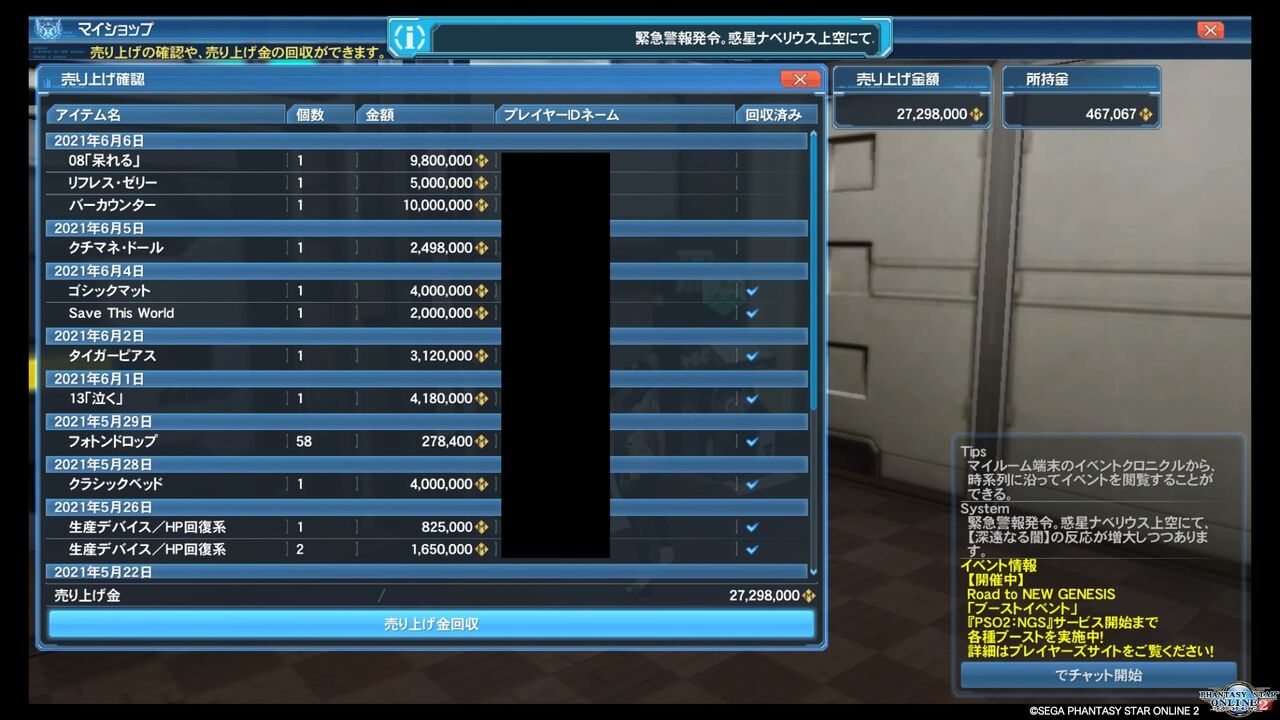Click the meseta coin next to 9,800,000

[x=481, y=162]
